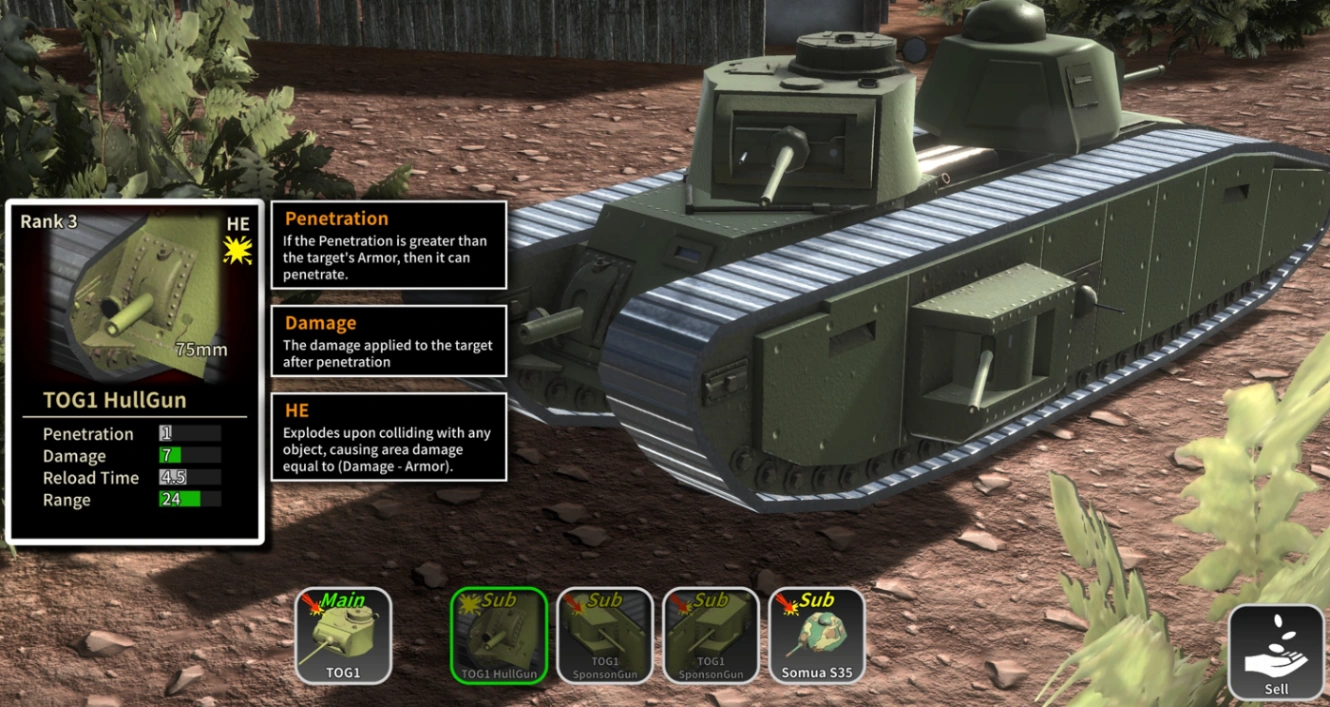The height and width of the screenshot is (707, 1330).
Task: Click the Sell button
Action: 1276,651
